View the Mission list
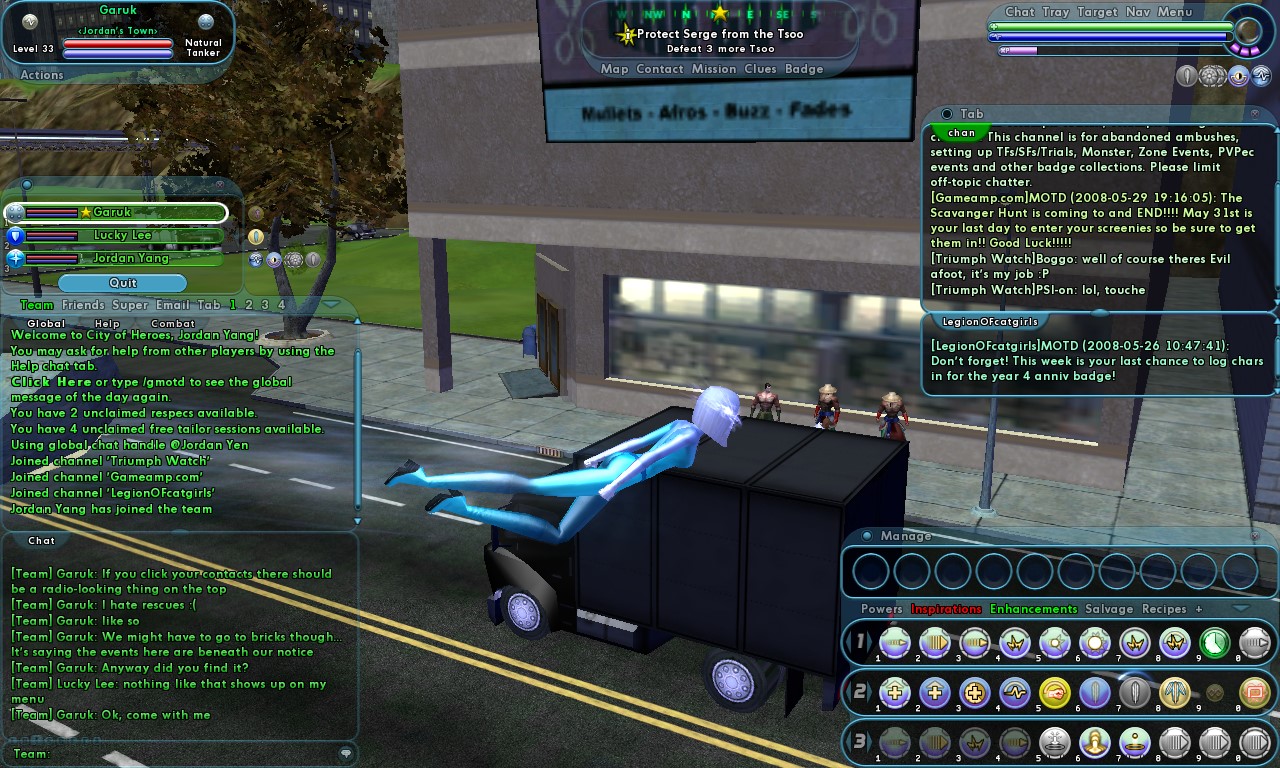Screen dimensions: 1280x768 tap(714, 69)
